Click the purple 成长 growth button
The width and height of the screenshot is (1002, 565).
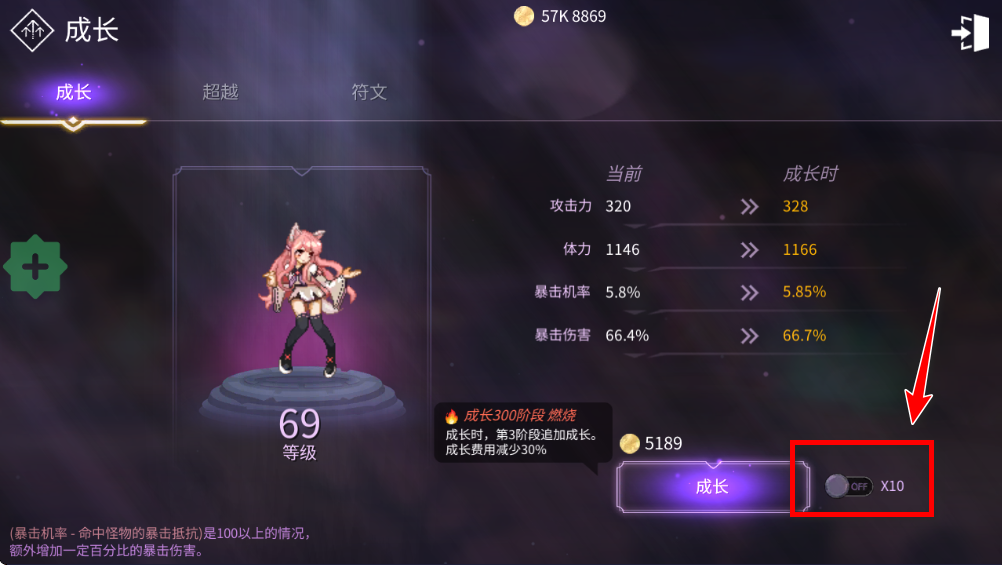tap(711, 487)
